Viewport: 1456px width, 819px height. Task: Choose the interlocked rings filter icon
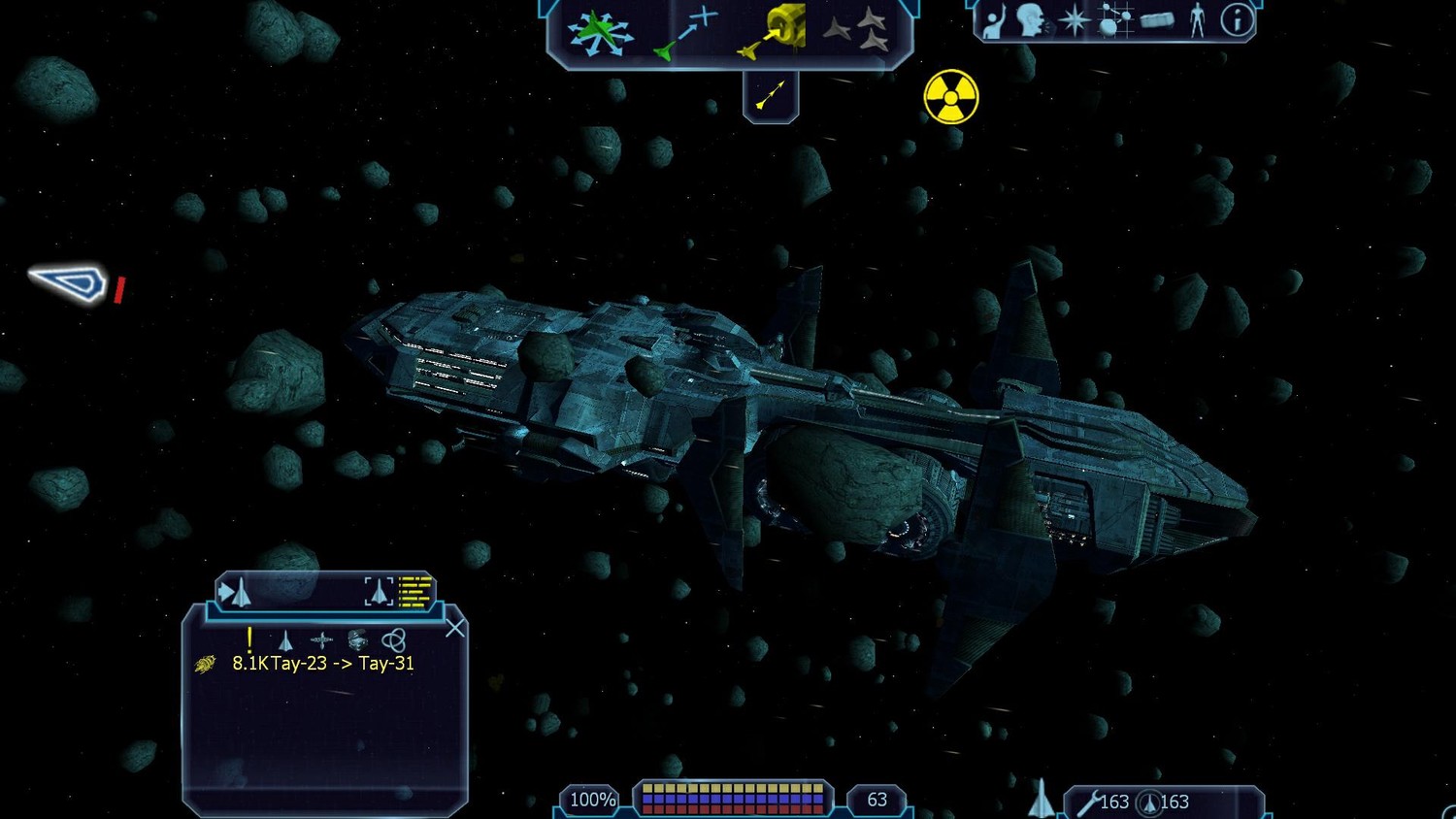click(393, 639)
